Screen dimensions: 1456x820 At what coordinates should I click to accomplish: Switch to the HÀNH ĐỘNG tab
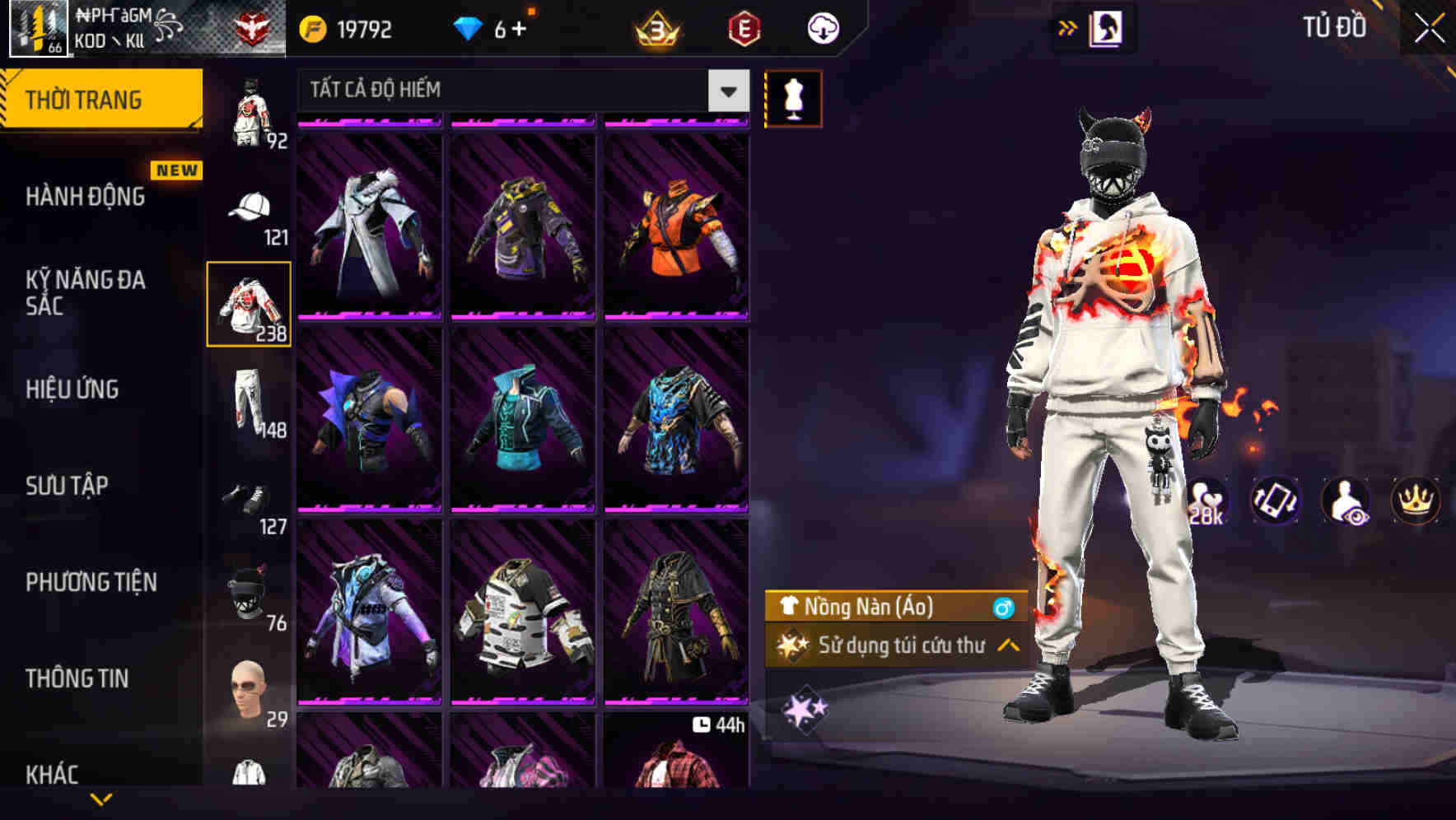pyautogui.click(x=86, y=198)
